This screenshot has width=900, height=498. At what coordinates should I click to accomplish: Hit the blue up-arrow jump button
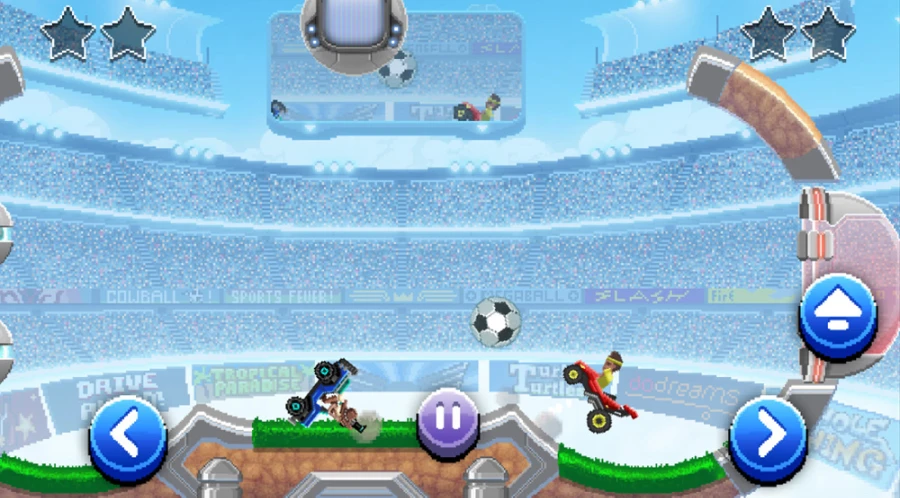(x=838, y=312)
